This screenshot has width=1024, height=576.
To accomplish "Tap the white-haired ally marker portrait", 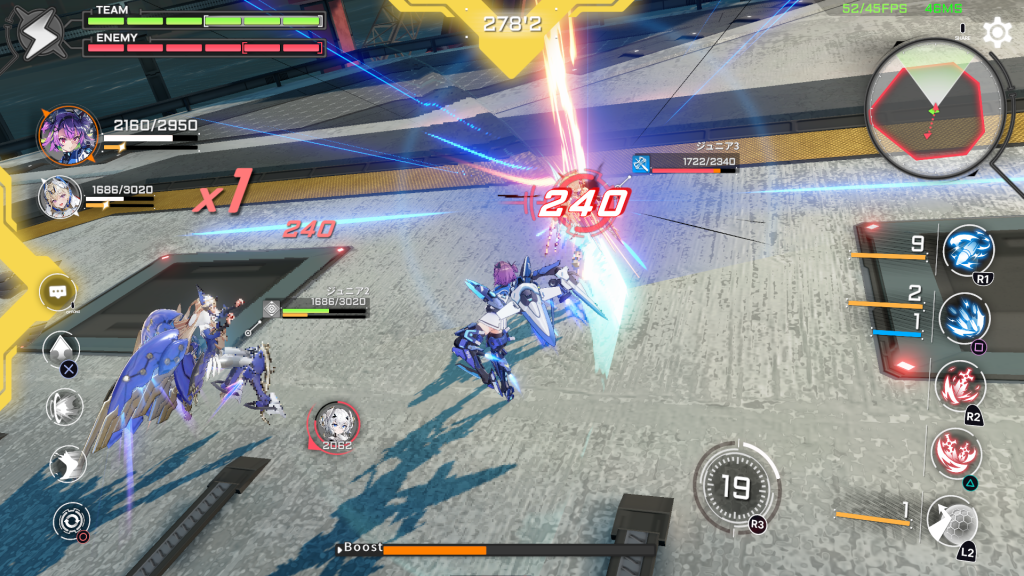I will [334, 423].
